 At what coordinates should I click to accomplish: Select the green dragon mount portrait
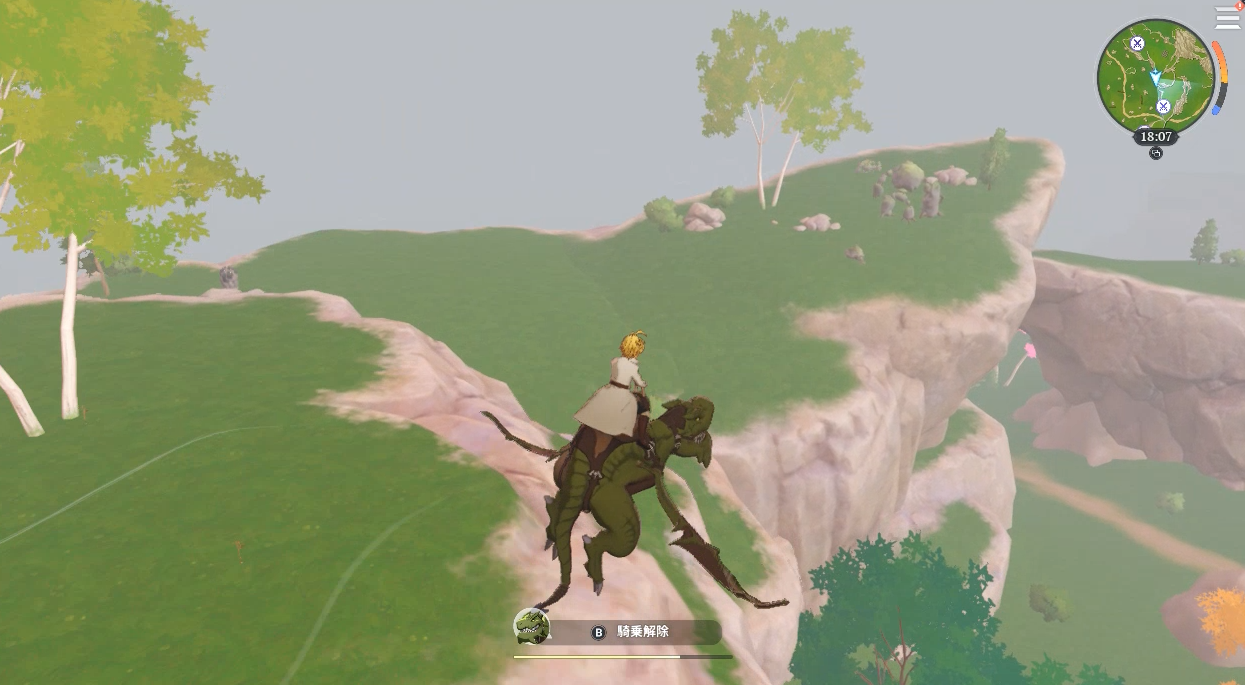point(532,627)
